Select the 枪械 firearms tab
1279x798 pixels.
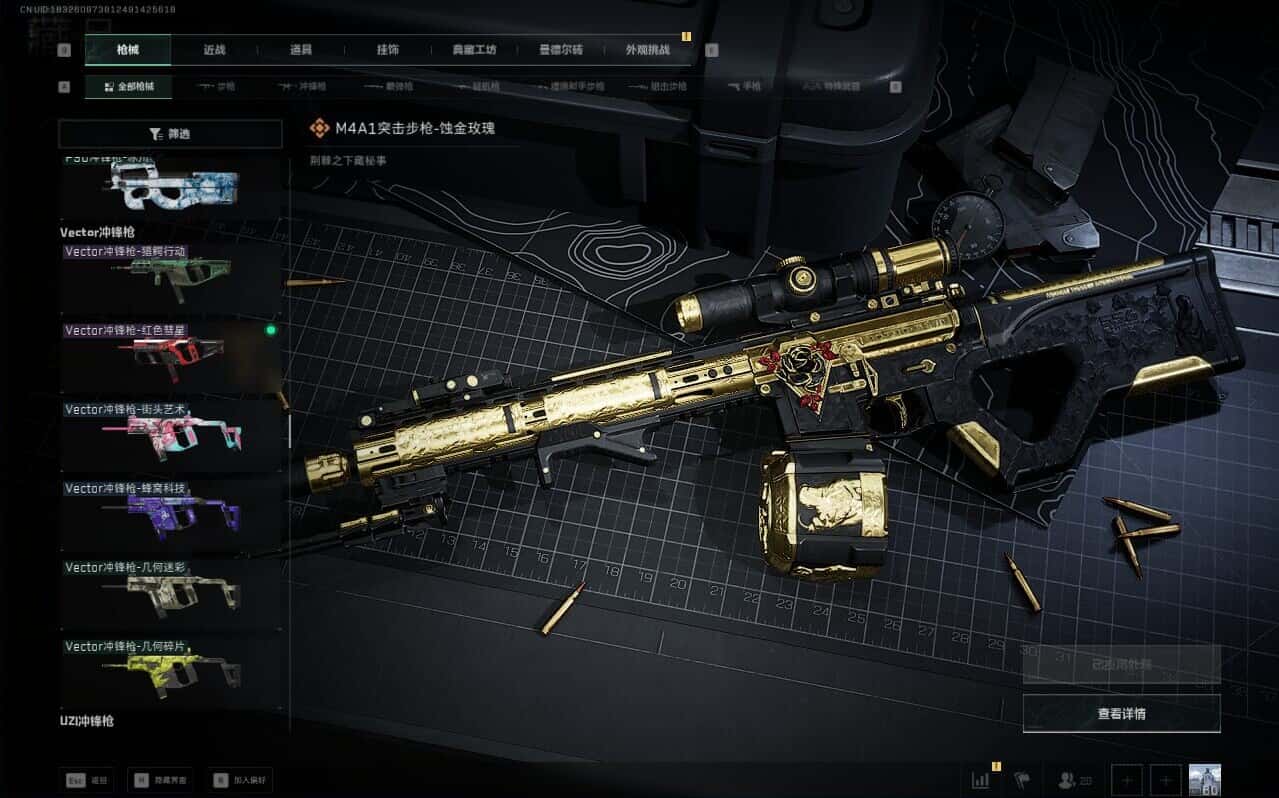[x=128, y=49]
